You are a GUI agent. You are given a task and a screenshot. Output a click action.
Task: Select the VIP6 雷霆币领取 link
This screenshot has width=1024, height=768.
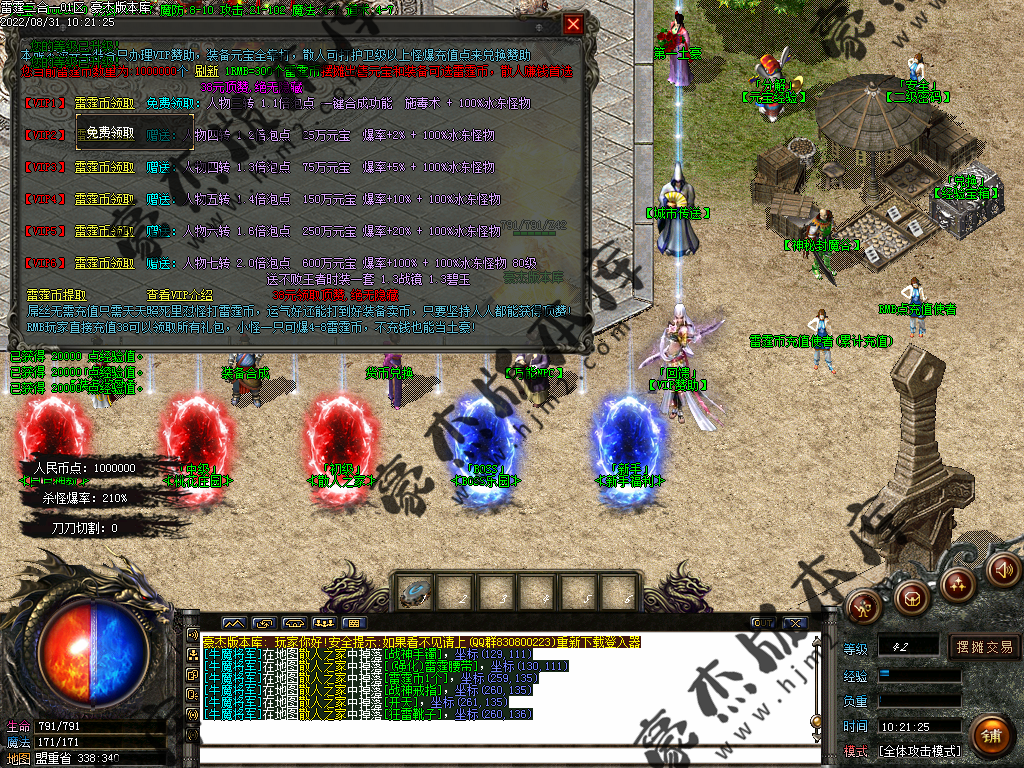tap(104, 263)
